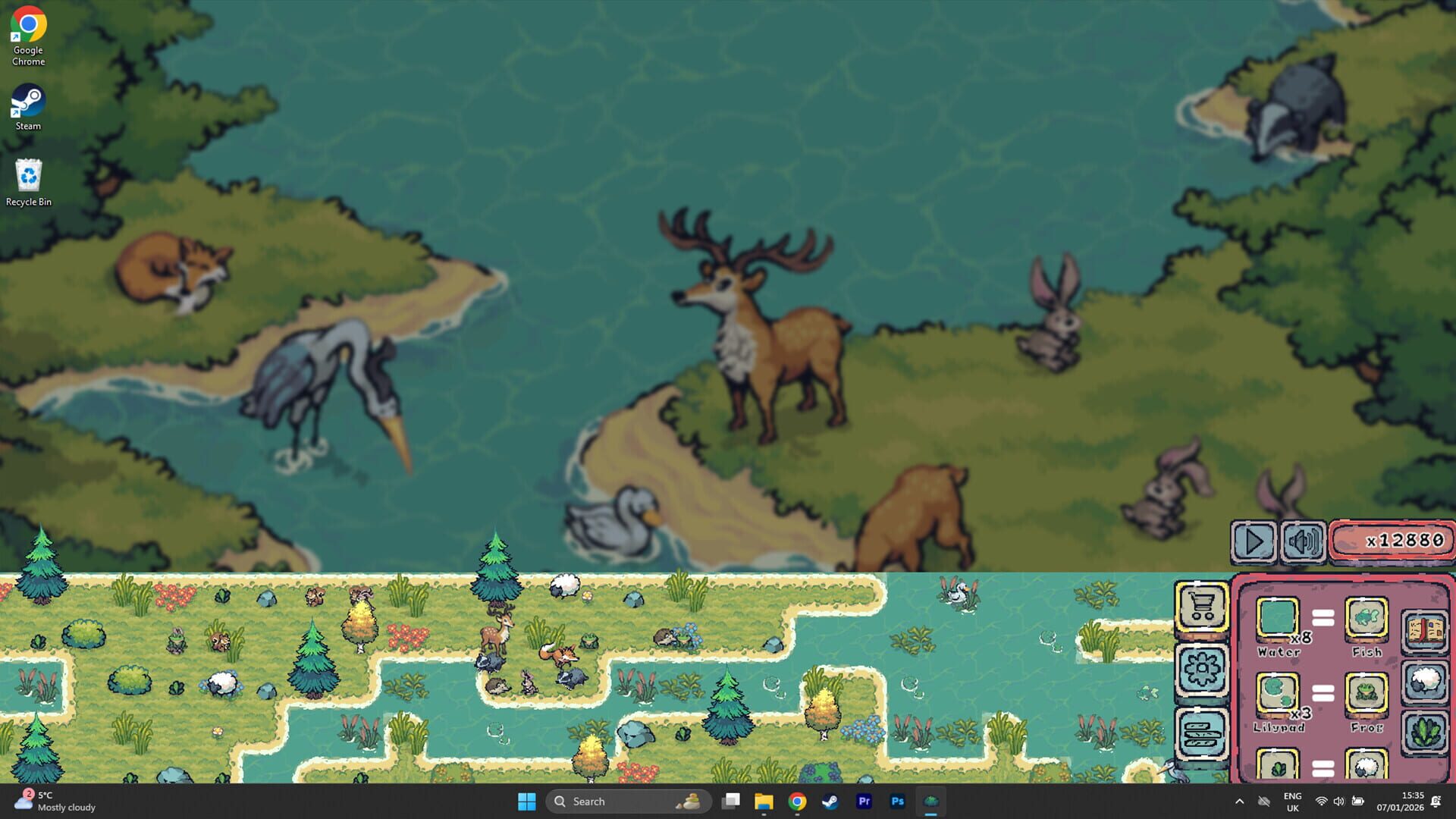Click inside the taskbar Search field
This screenshot has height=819, width=1456.
coord(607,801)
